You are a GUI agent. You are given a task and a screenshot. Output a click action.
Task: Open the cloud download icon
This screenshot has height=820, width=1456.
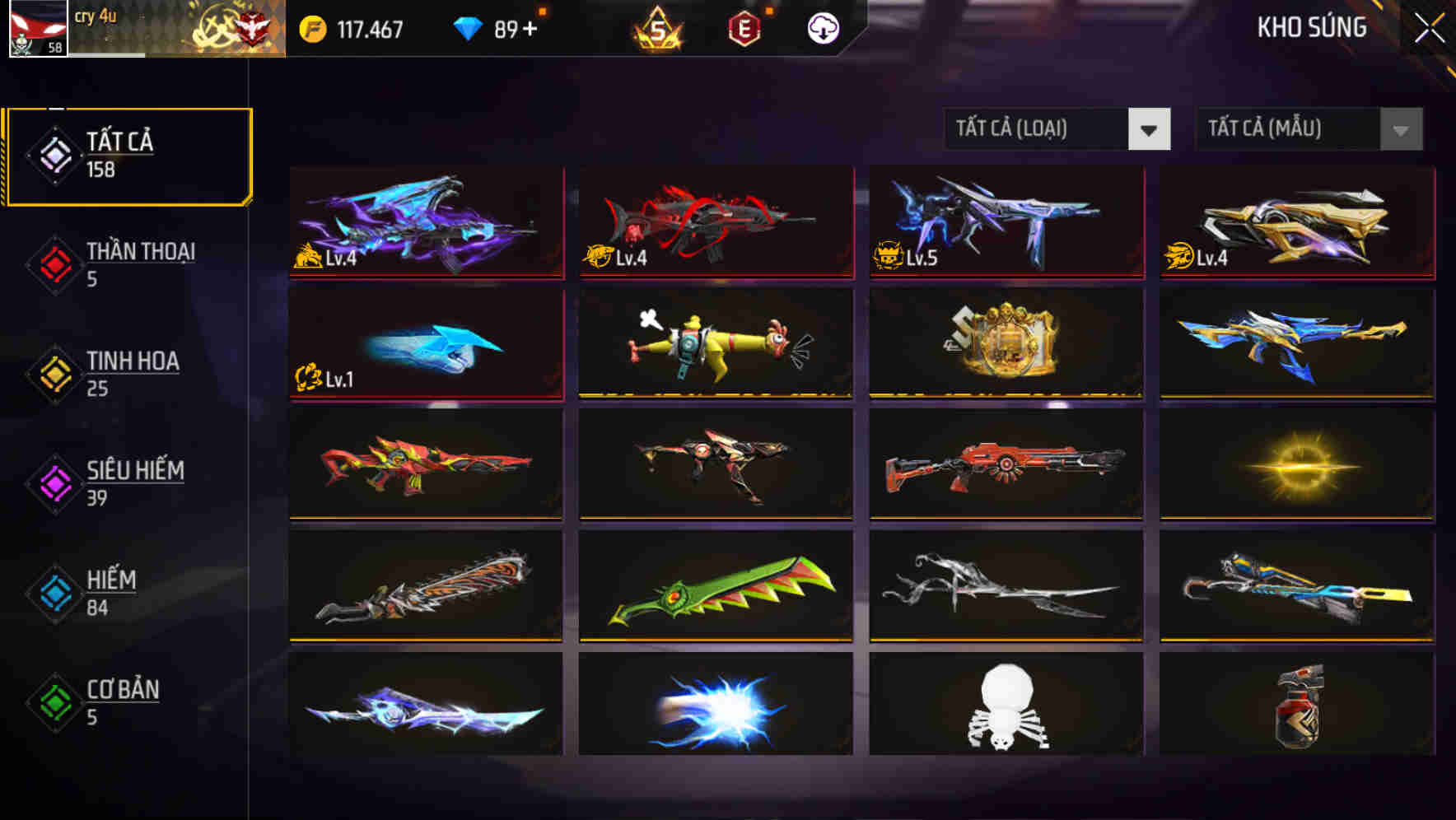click(x=823, y=28)
